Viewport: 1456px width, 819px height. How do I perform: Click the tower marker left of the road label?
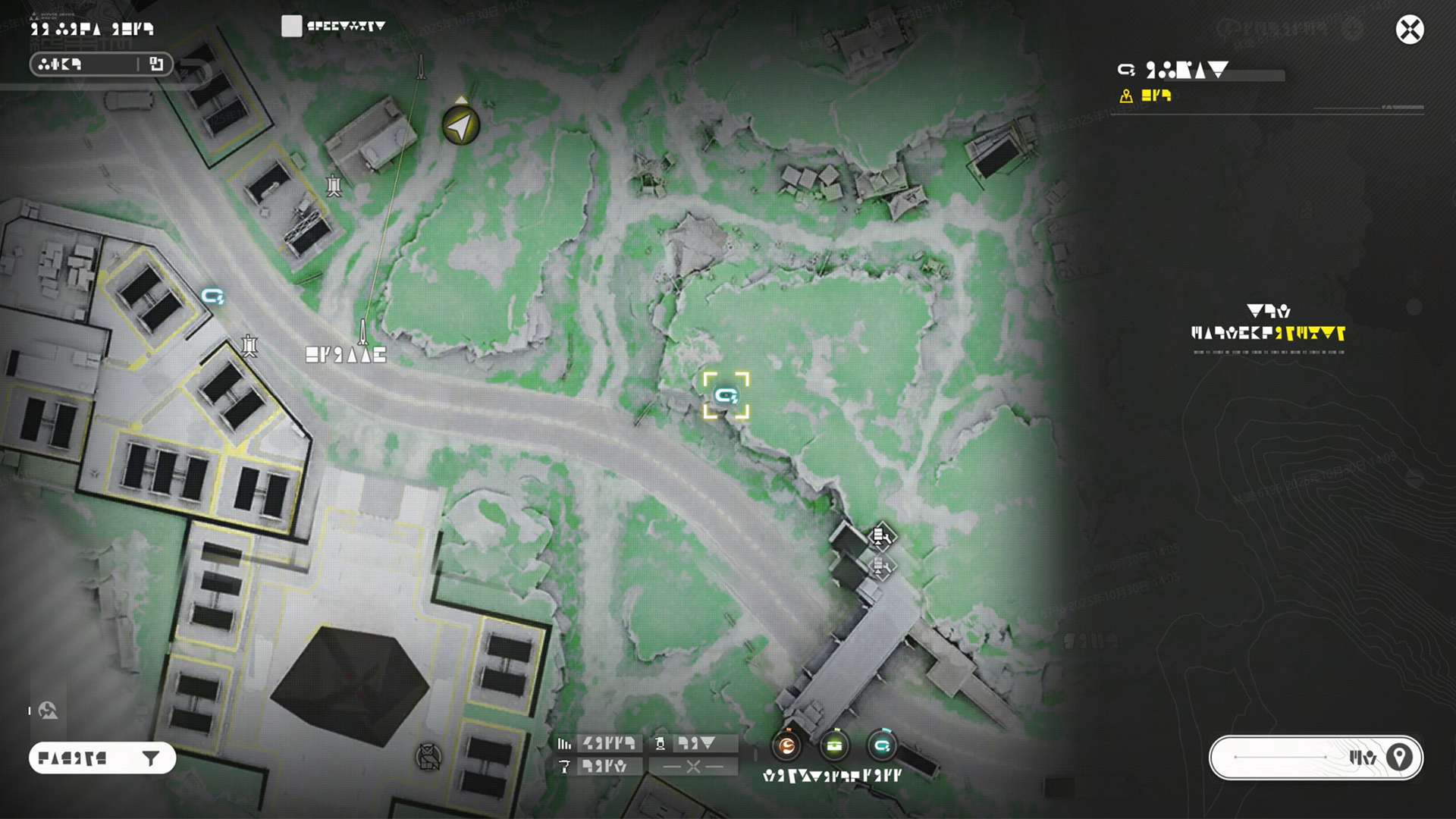(249, 346)
